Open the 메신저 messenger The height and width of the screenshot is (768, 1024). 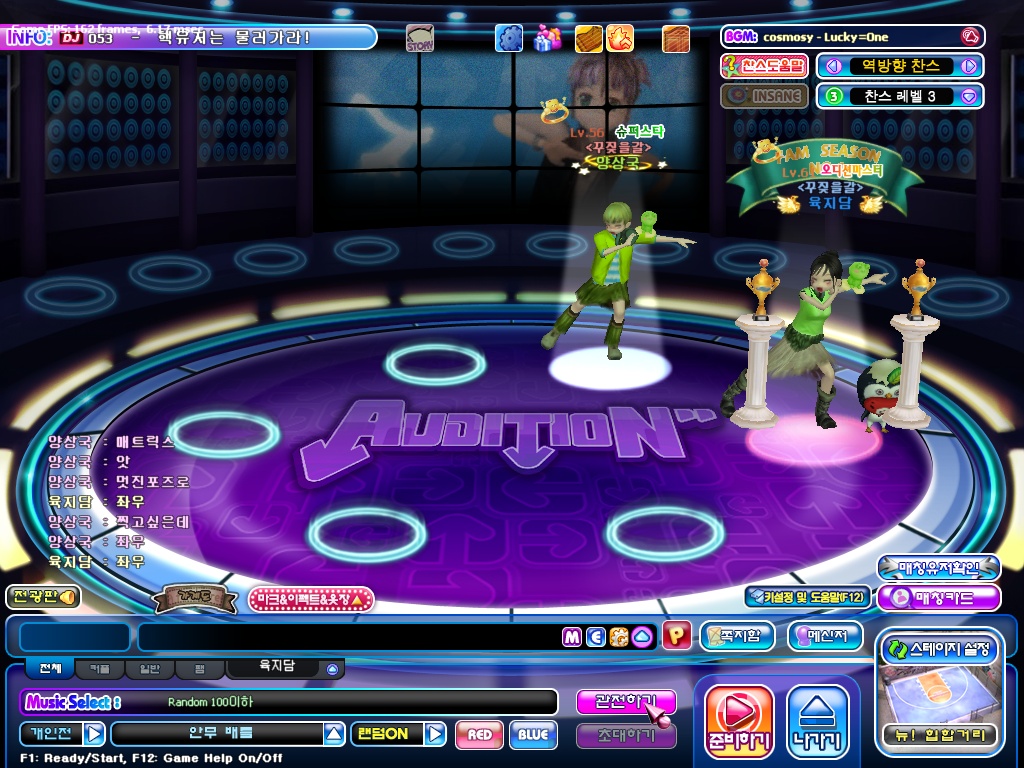click(x=825, y=636)
